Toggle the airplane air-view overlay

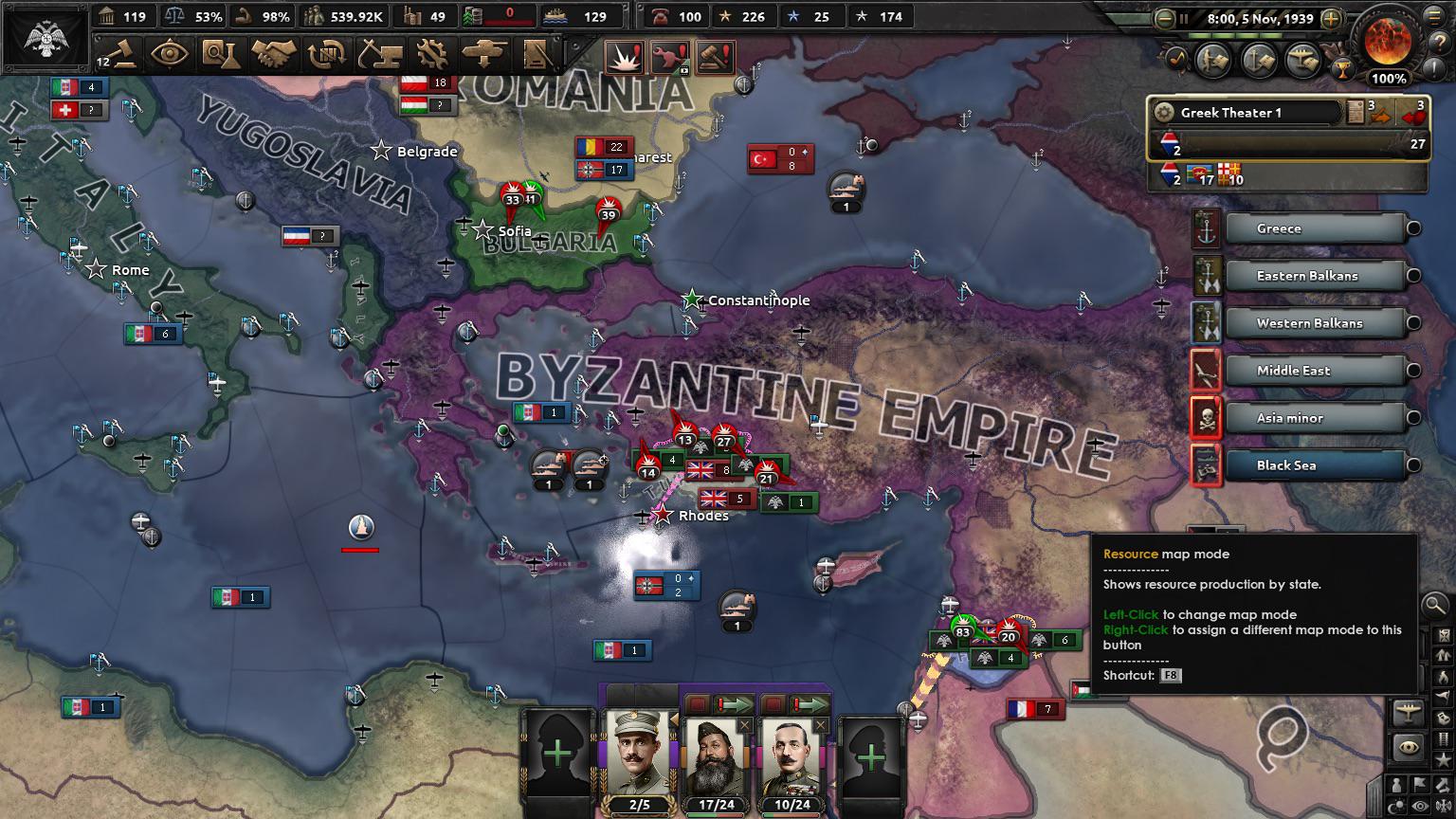1408,712
